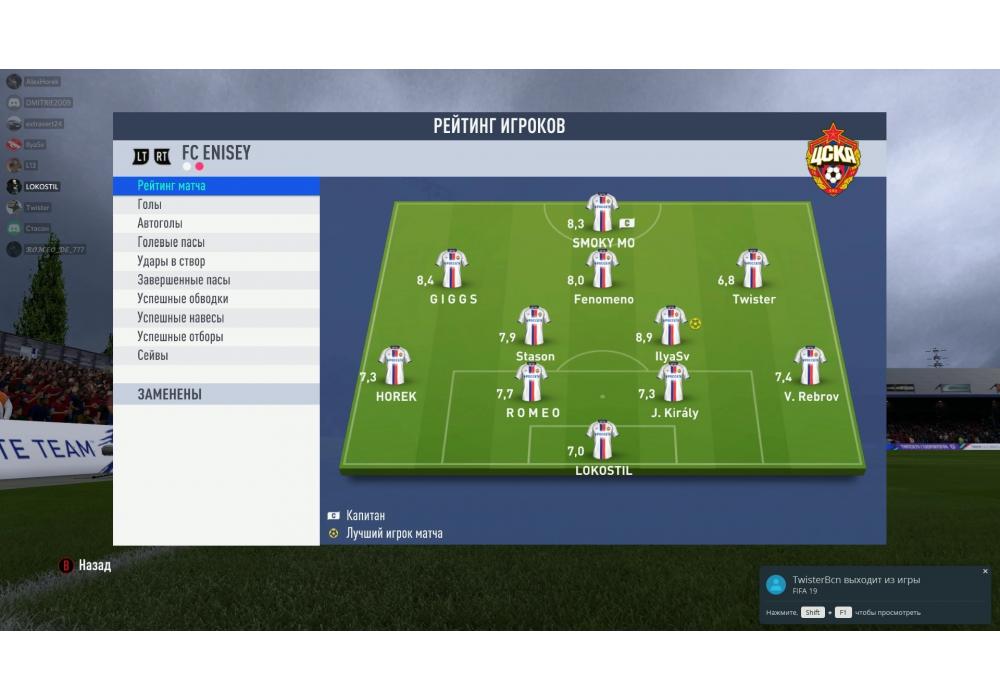Open the Автоголы stat category

pyautogui.click(x=216, y=224)
